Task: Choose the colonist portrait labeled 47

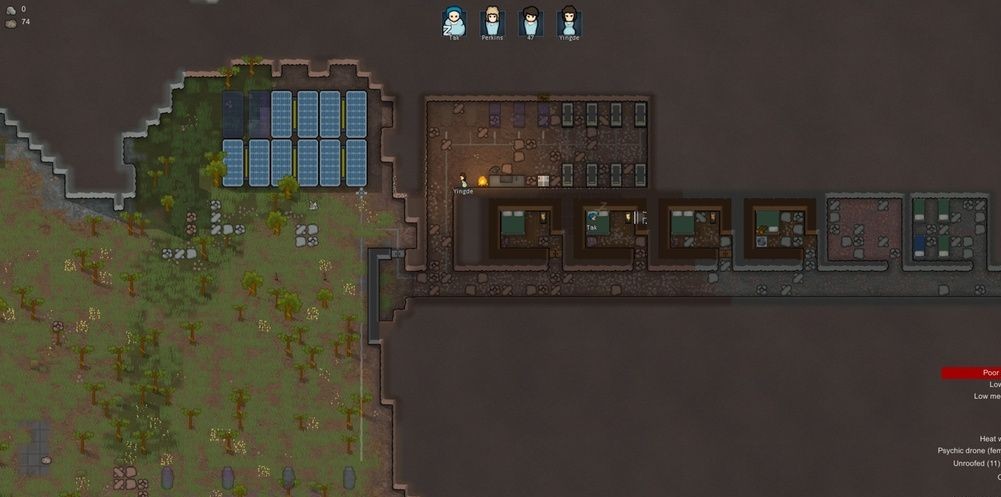Action: (528, 21)
